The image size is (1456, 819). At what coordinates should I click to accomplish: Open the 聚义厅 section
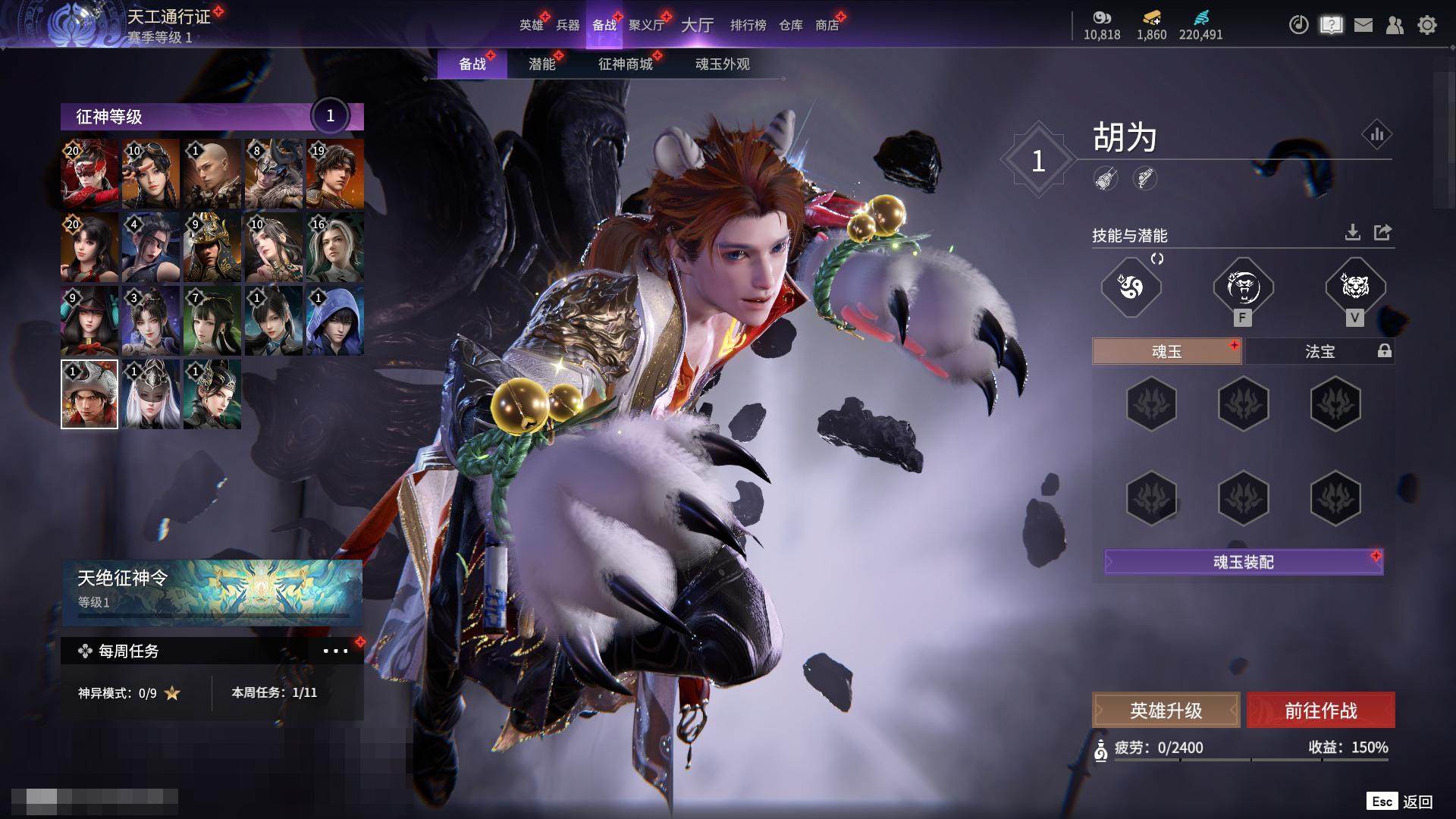click(646, 25)
